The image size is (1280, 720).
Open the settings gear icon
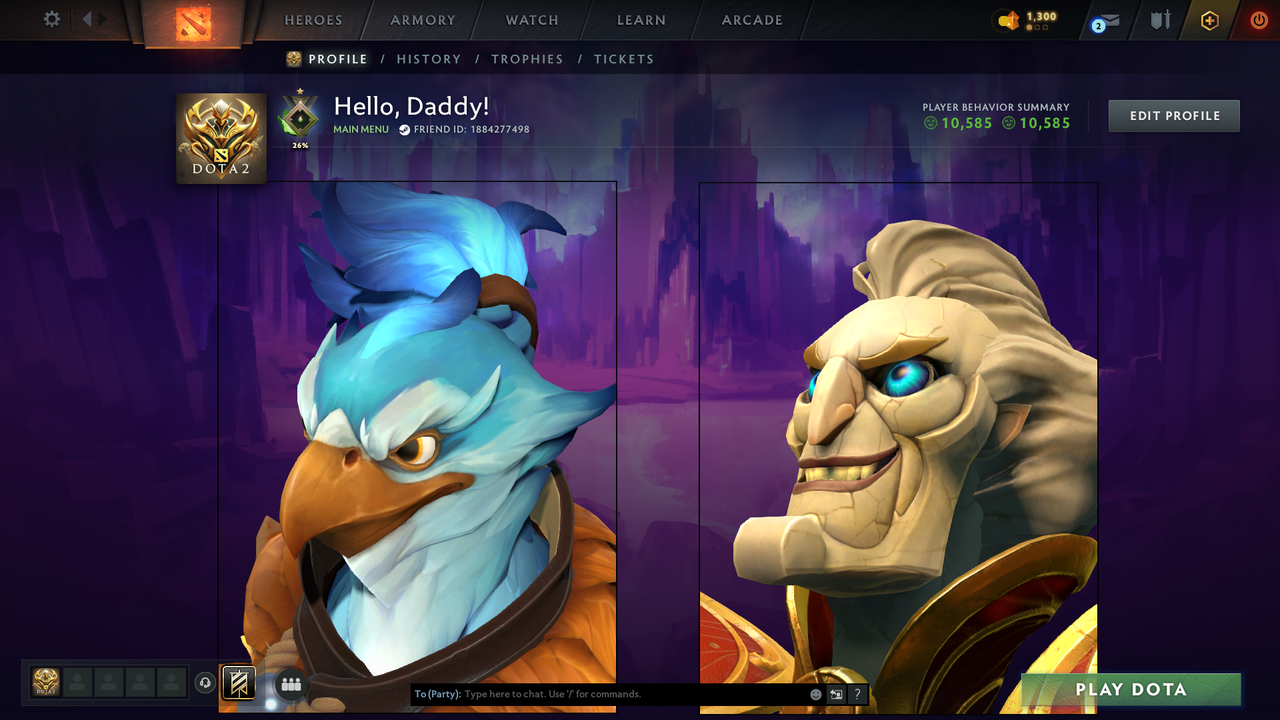pyautogui.click(x=51, y=18)
